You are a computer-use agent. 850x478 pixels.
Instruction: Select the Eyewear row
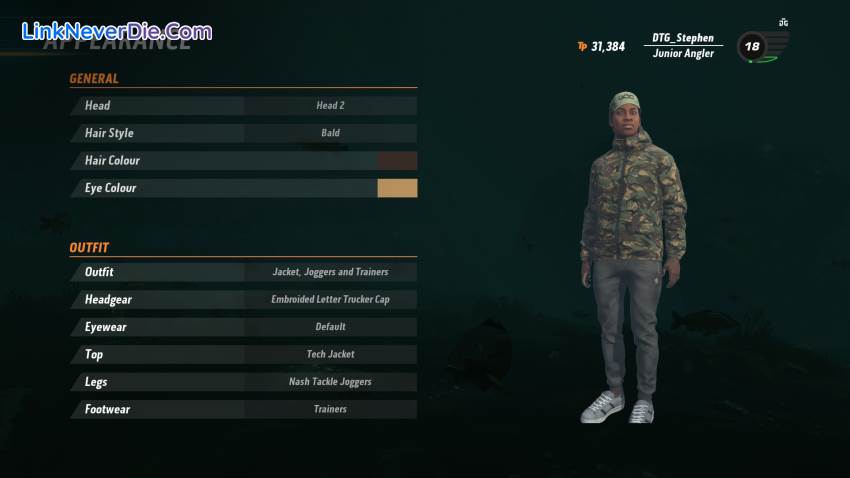point(243,327)
